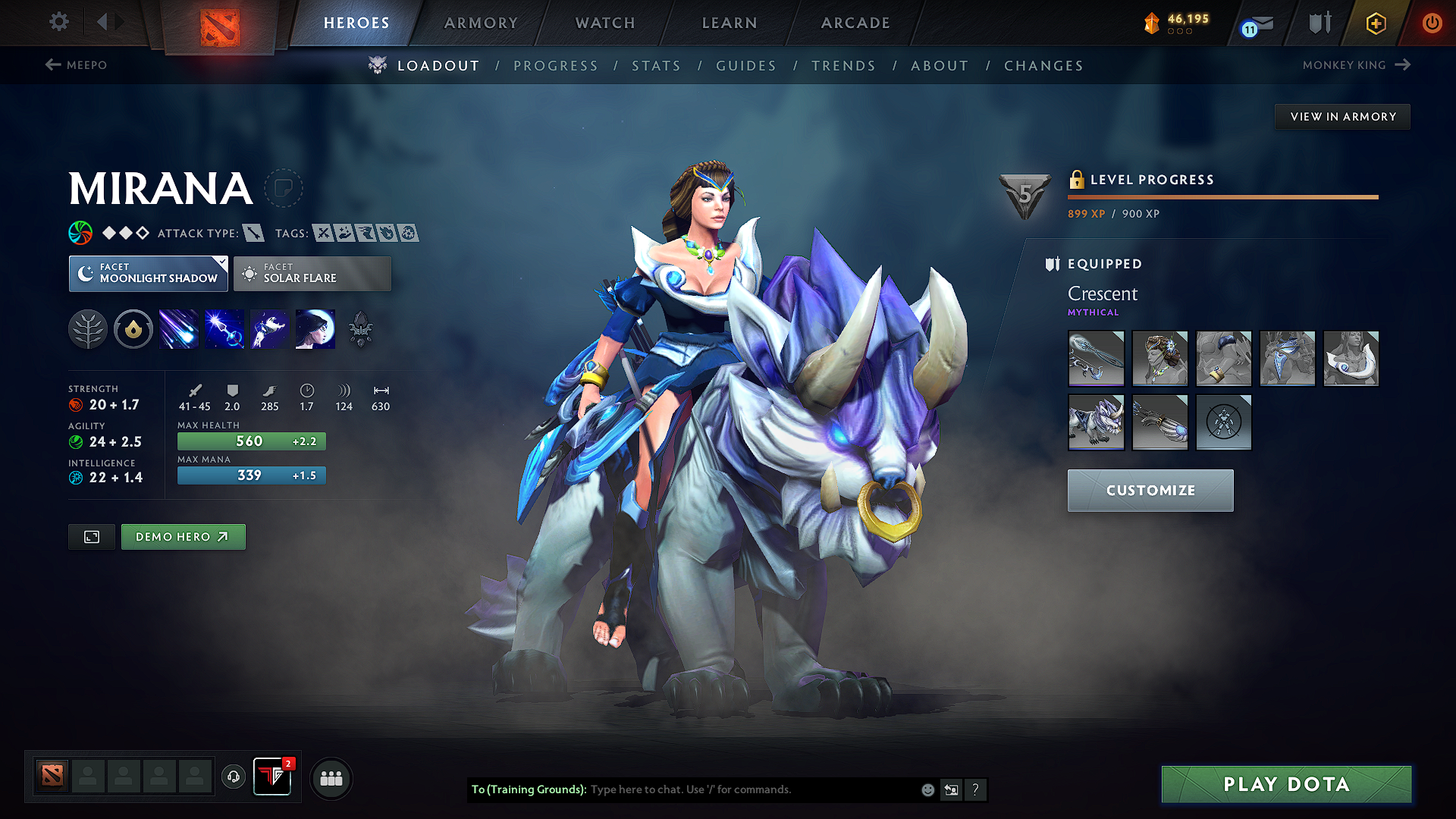Click the Crescent mount thumbnail in Equipped
Viewport: 1456px width, 819px height.
pyautogui.click(x=1096, y=422)
